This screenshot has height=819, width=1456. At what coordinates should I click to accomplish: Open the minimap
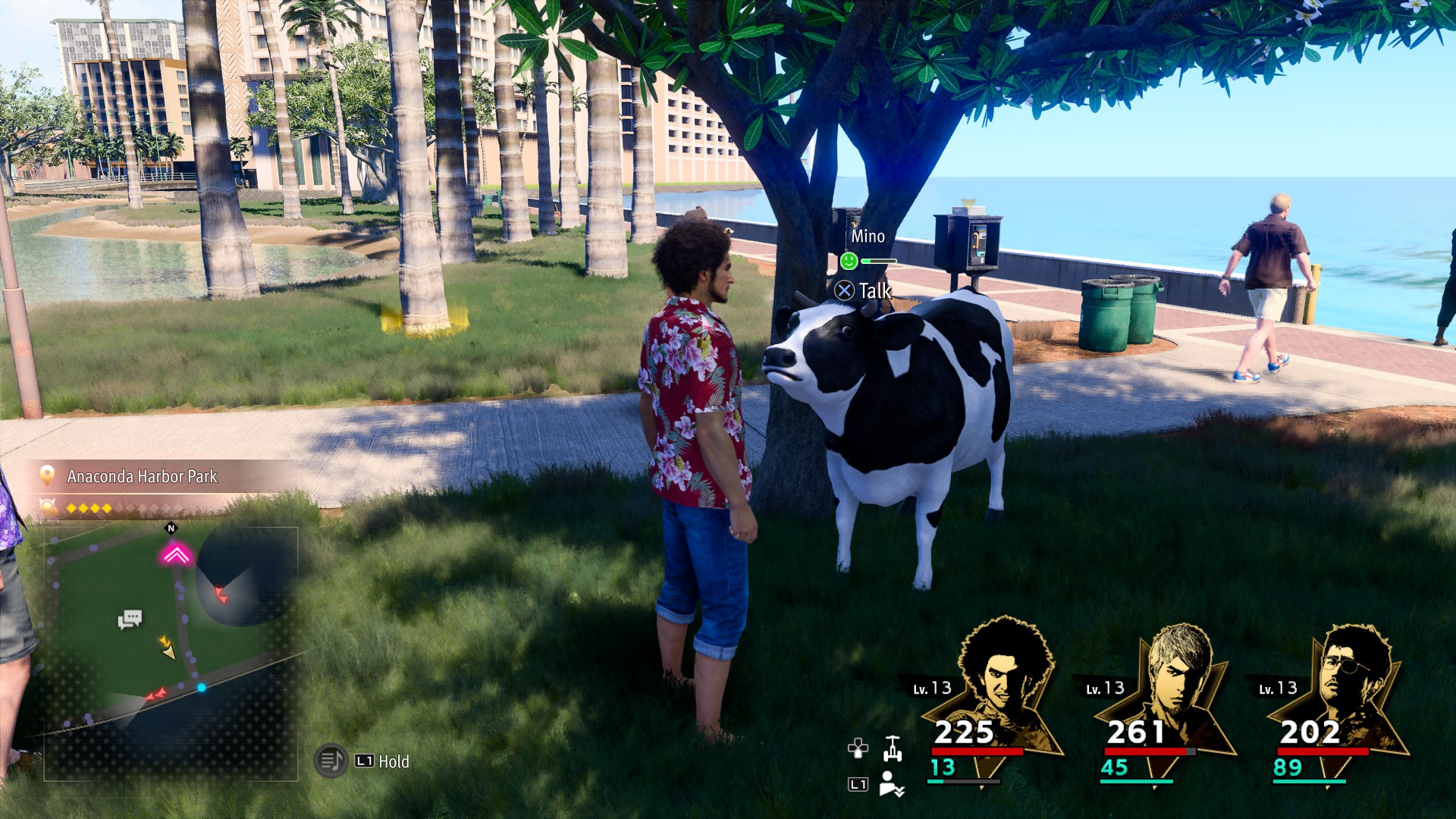tap(171, 654)
